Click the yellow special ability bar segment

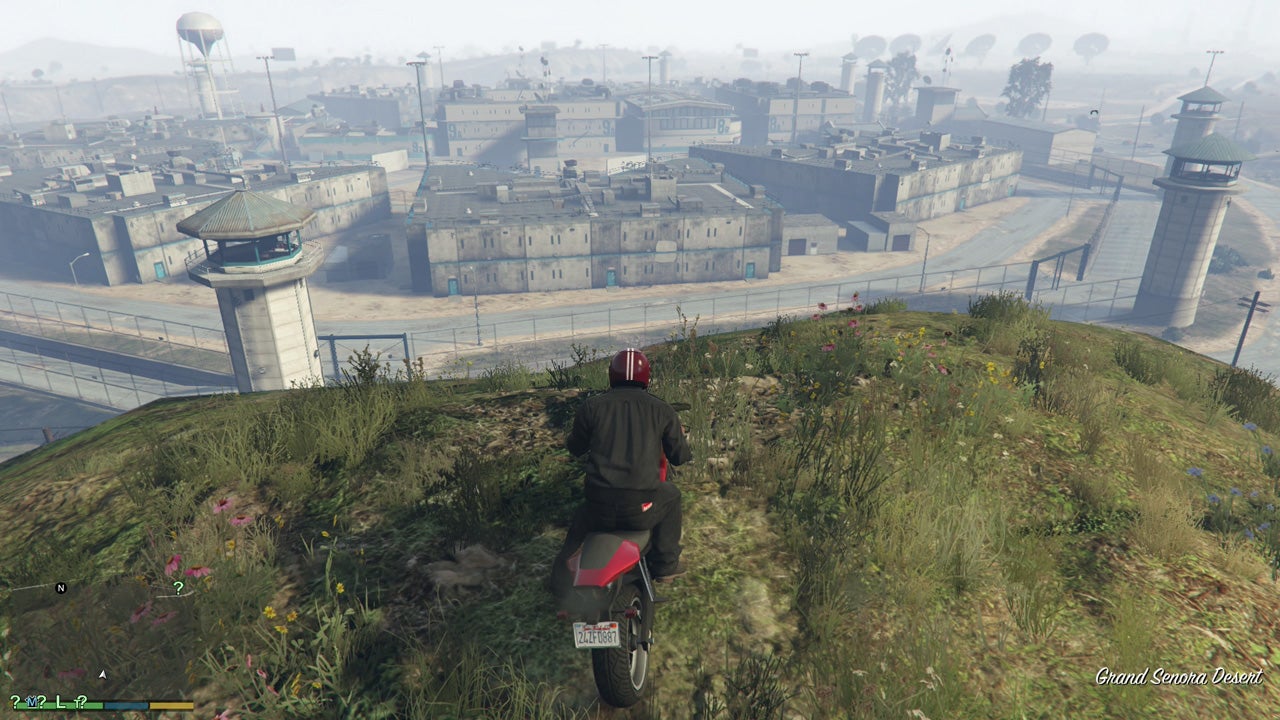tap(171, 704)
